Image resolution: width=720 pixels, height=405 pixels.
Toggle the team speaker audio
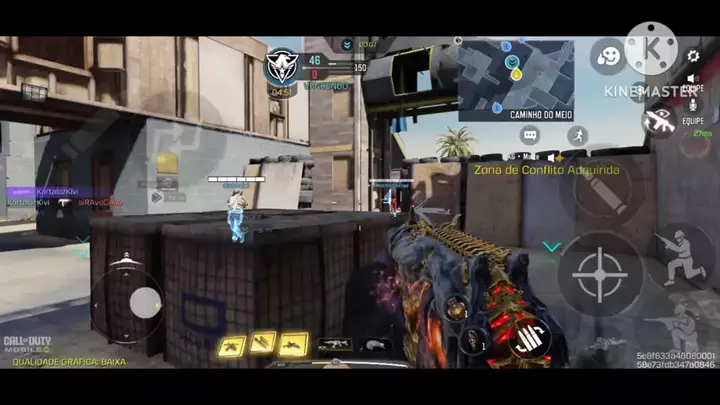point(691,78)
